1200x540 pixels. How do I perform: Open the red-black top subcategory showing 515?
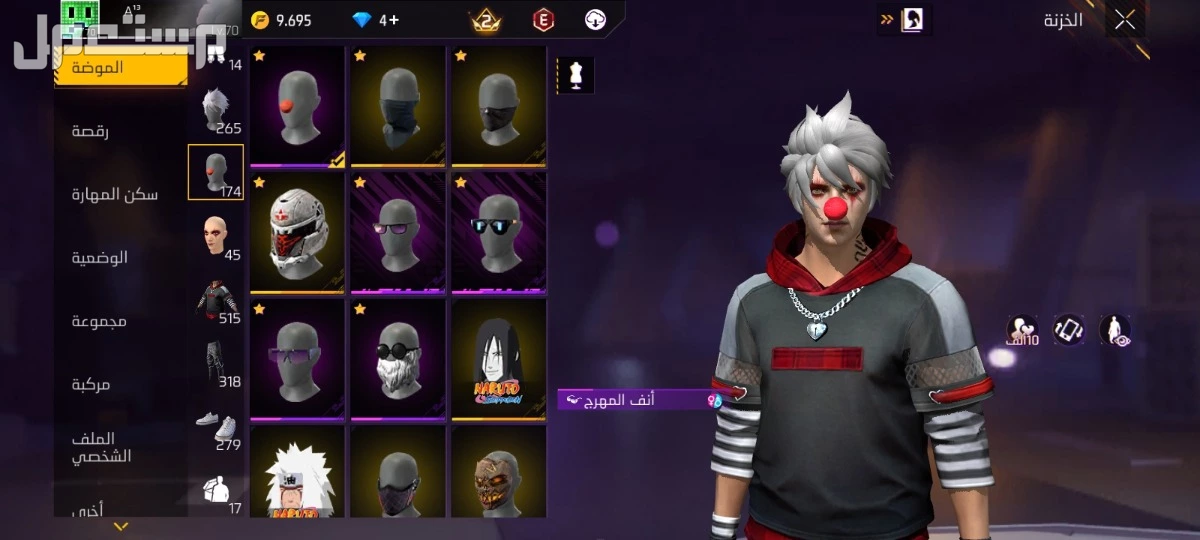216,302
